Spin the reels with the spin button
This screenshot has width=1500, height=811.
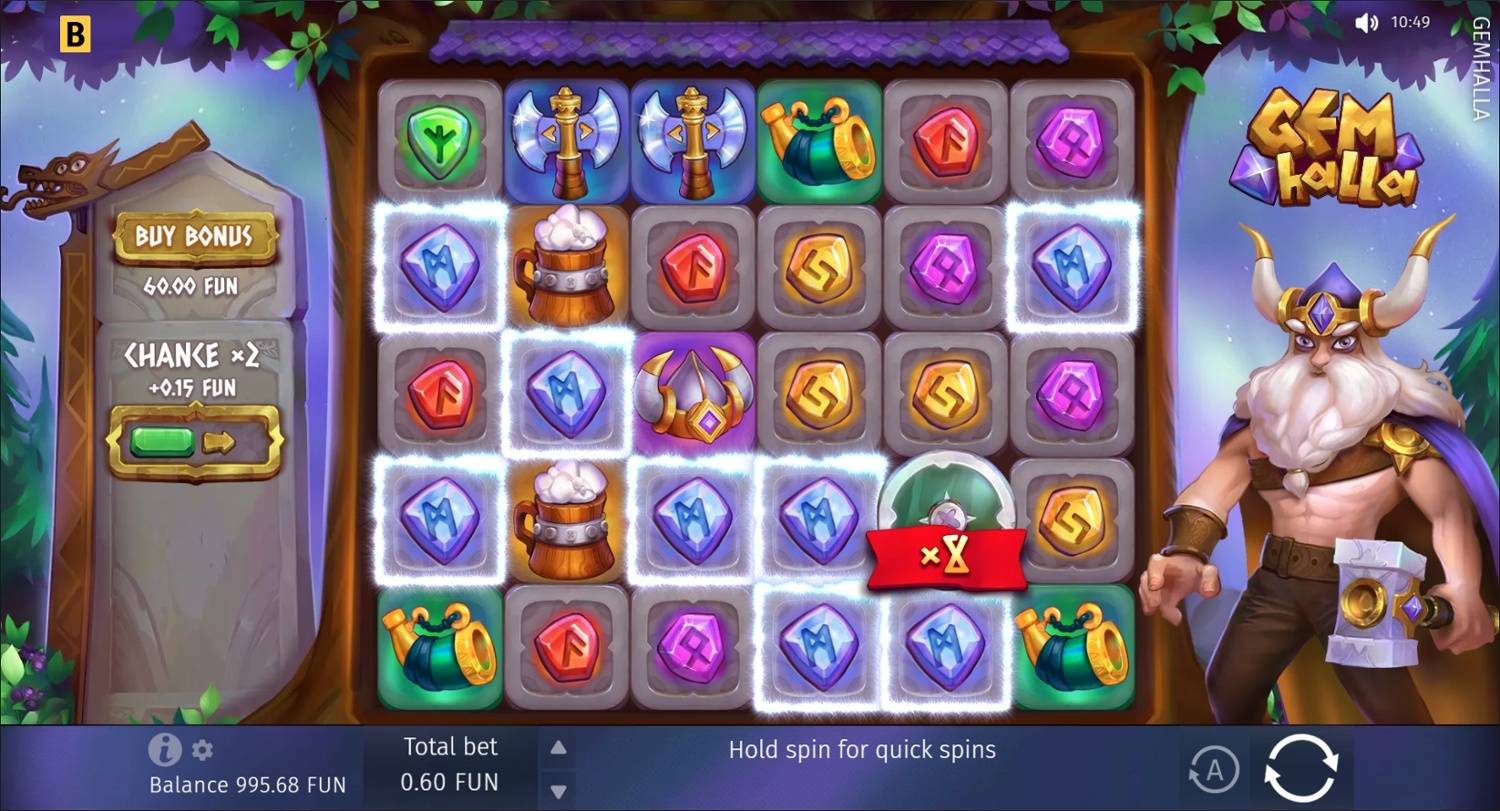pos(1300,768)
